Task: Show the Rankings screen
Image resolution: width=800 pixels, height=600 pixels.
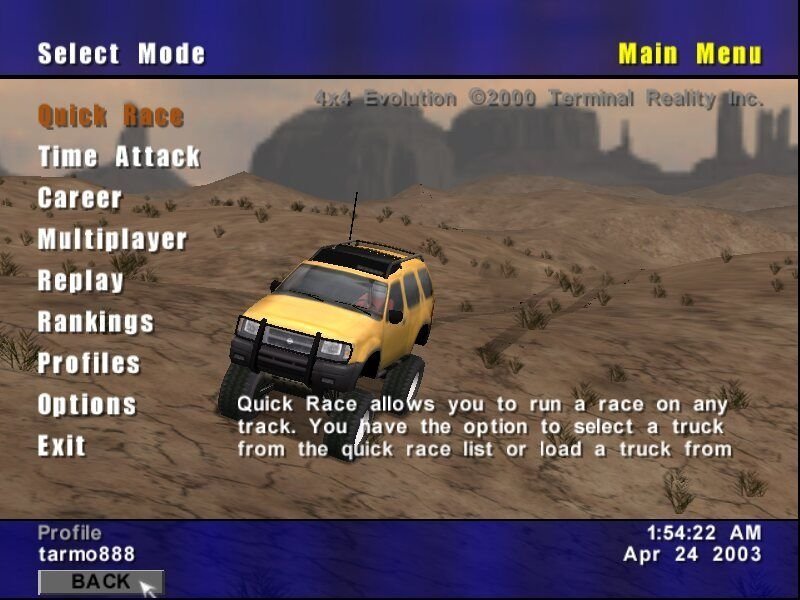Action: click(96, 322)
